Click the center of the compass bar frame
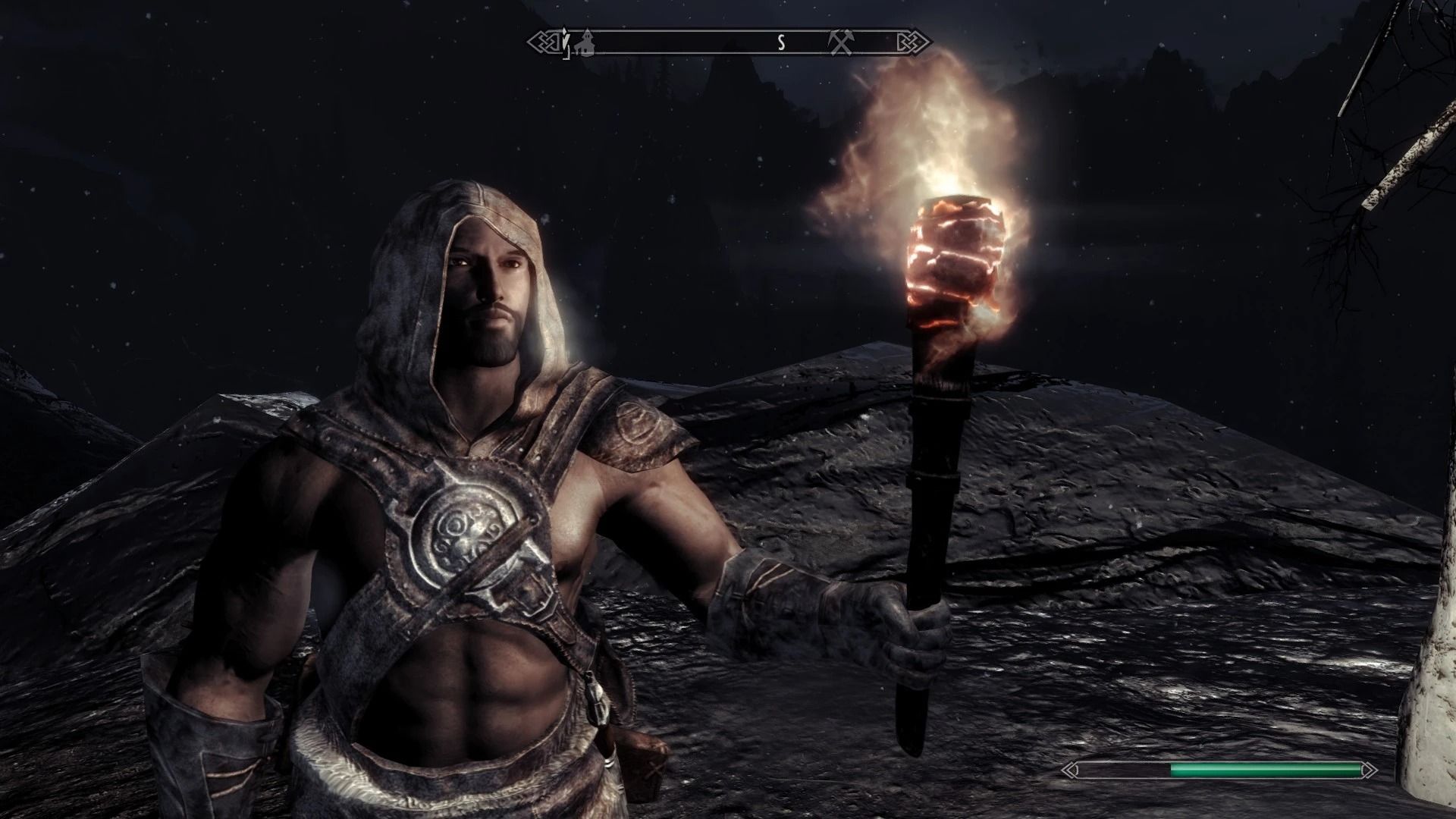1456x819 pixels. tap(728, 43)
